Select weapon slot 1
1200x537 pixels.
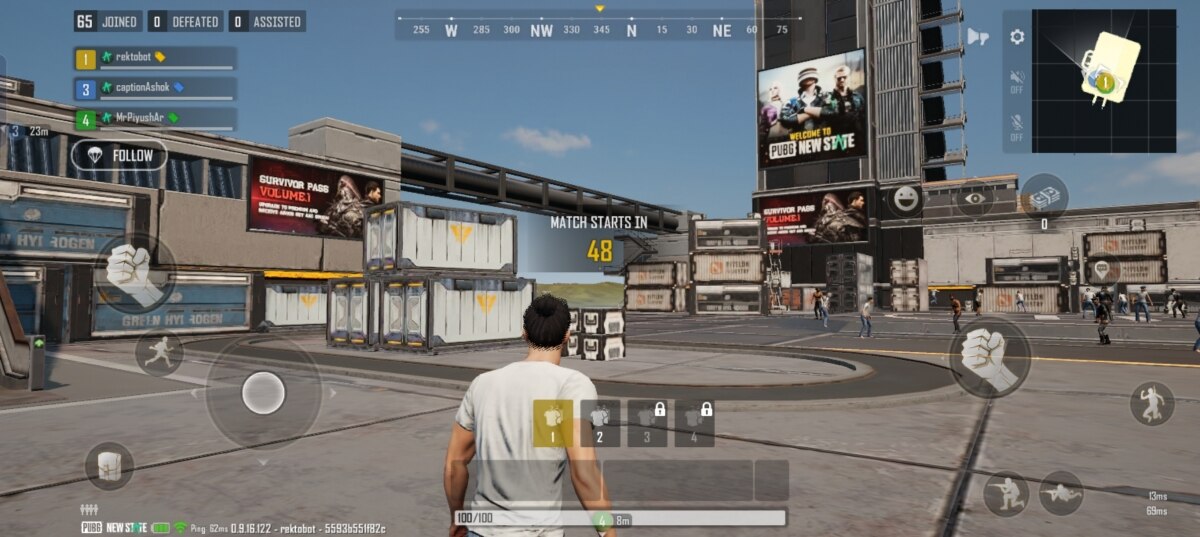click(x=553, y=422)
